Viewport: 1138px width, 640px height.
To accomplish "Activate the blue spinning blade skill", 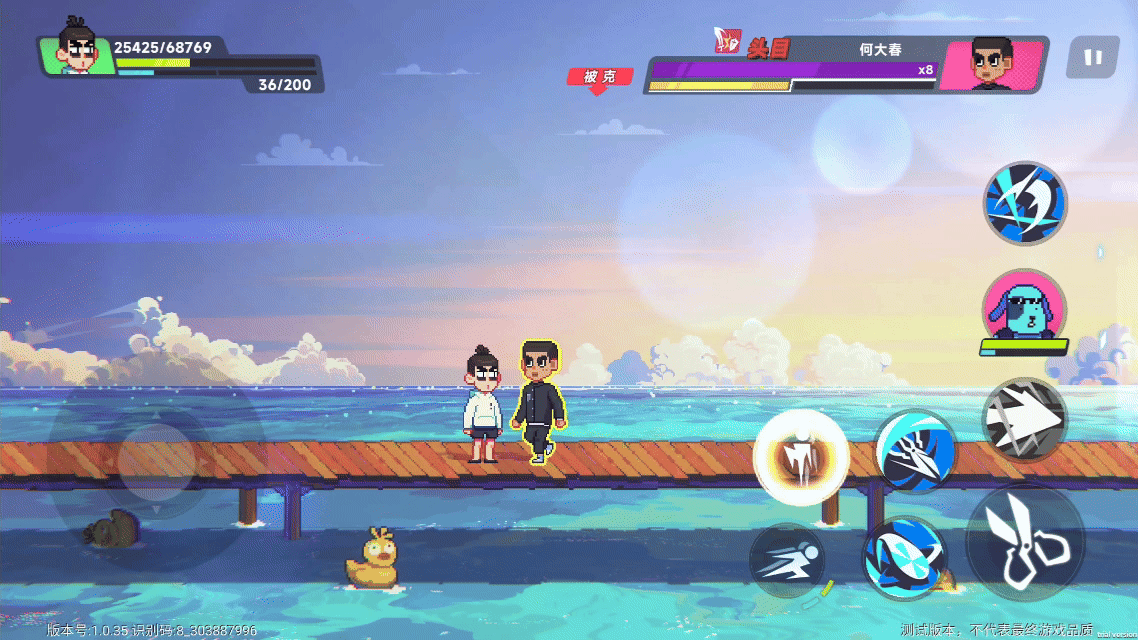I will click(x=905, y=558).
